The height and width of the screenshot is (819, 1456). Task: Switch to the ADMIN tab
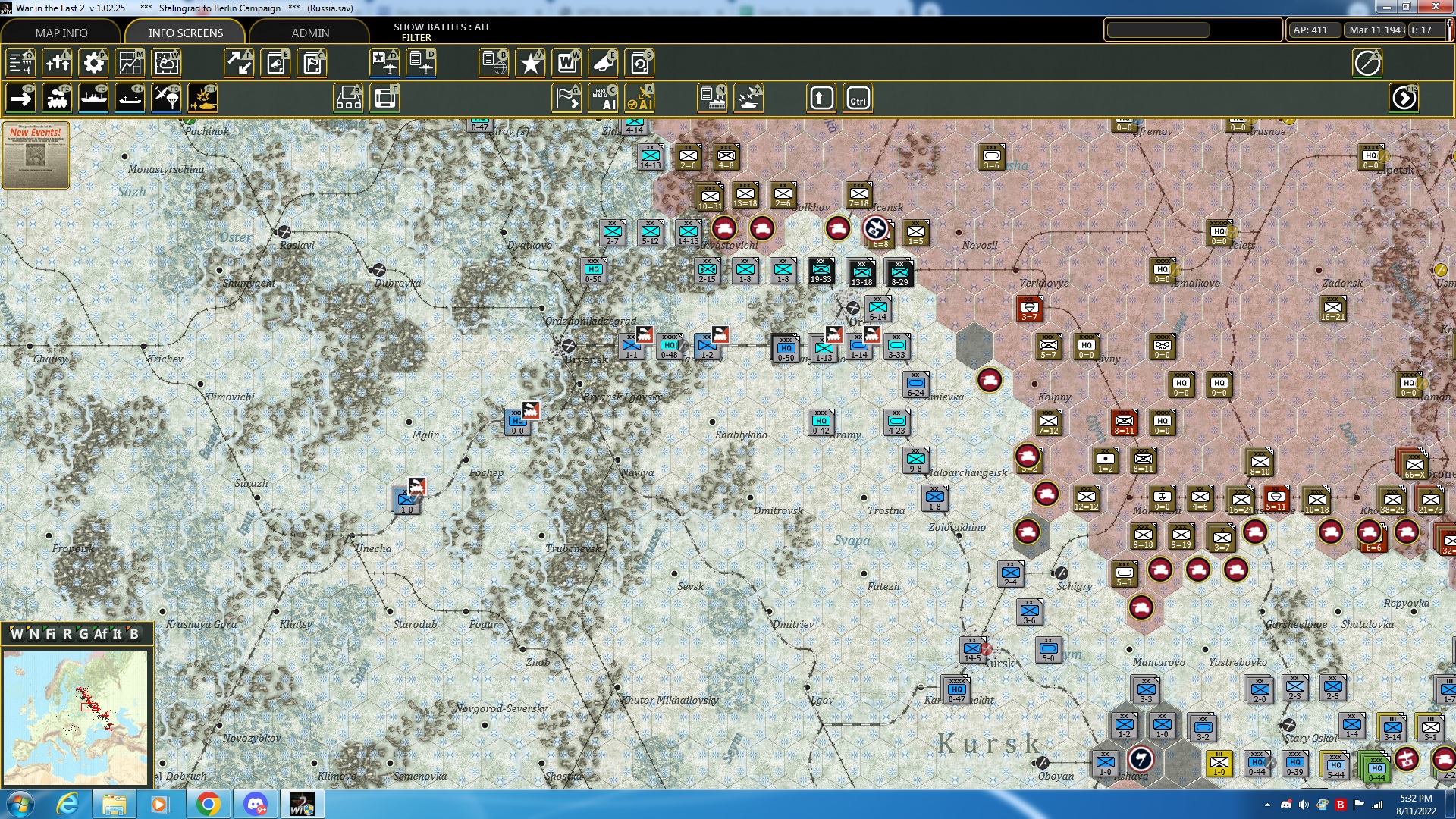tap(311, 33)
